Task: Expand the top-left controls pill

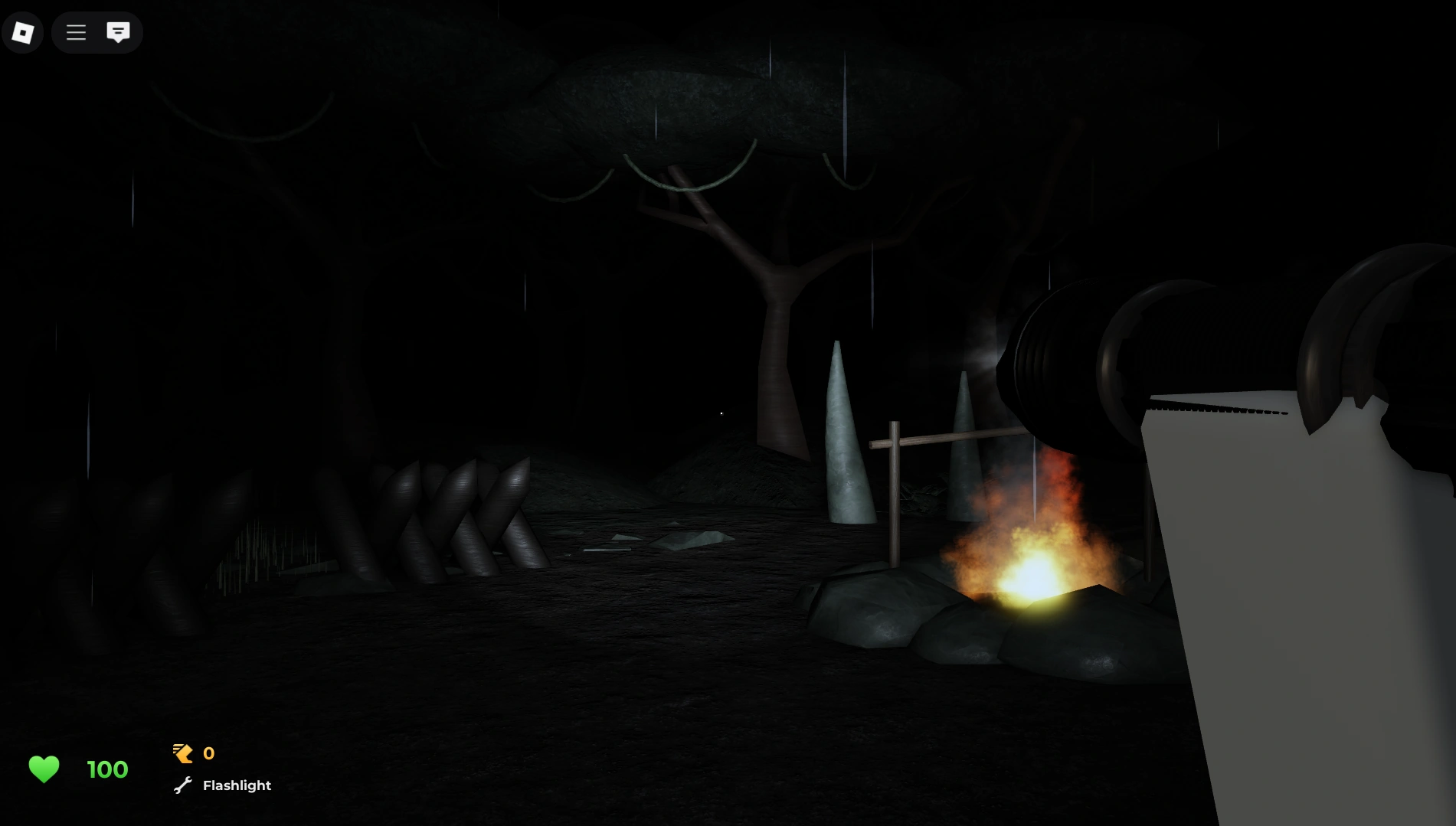Action: click(x=97, y=32)
